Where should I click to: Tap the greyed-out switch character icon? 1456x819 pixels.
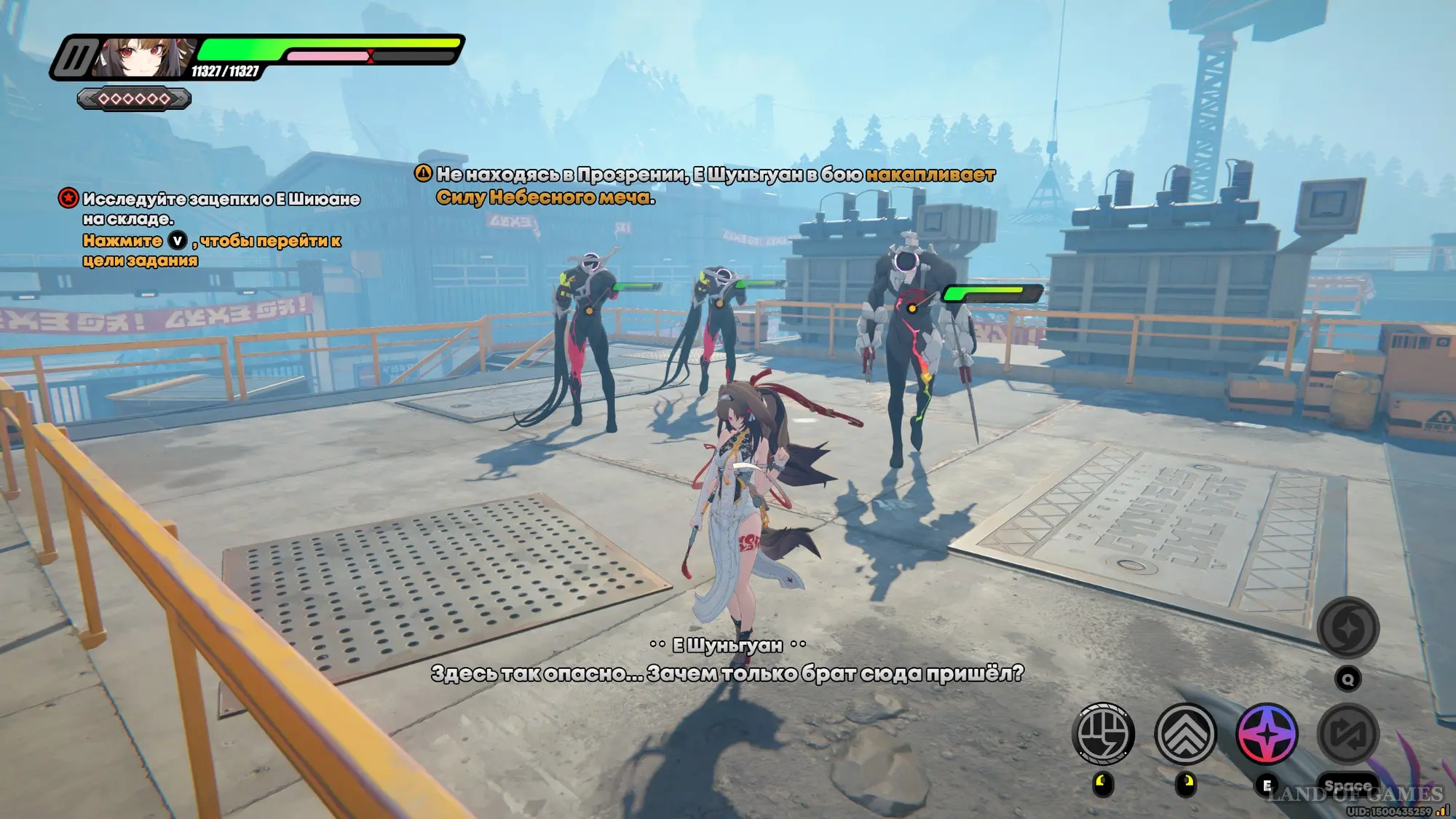(1348, 734)
